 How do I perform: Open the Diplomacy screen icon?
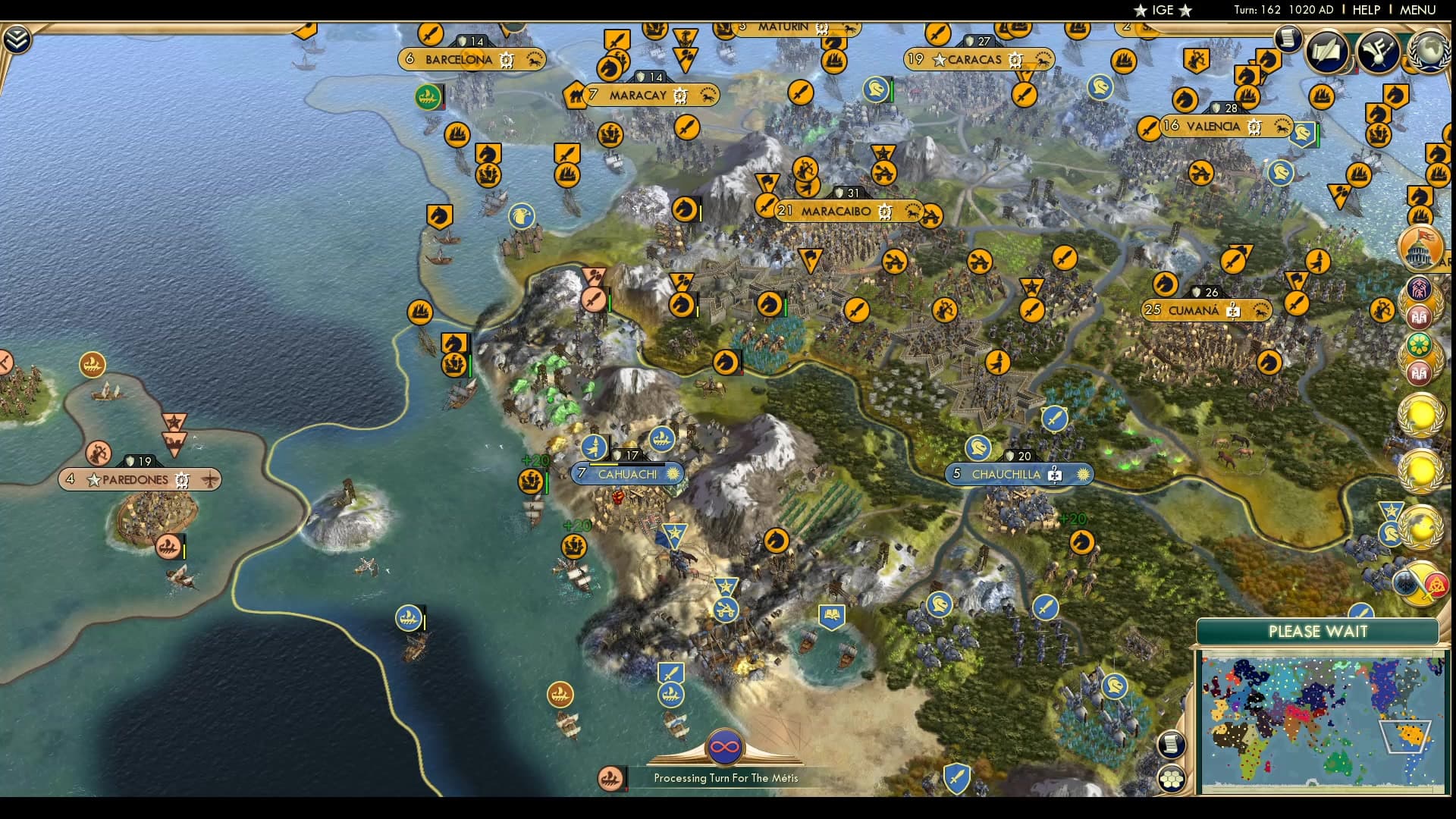pos(1380,52)
